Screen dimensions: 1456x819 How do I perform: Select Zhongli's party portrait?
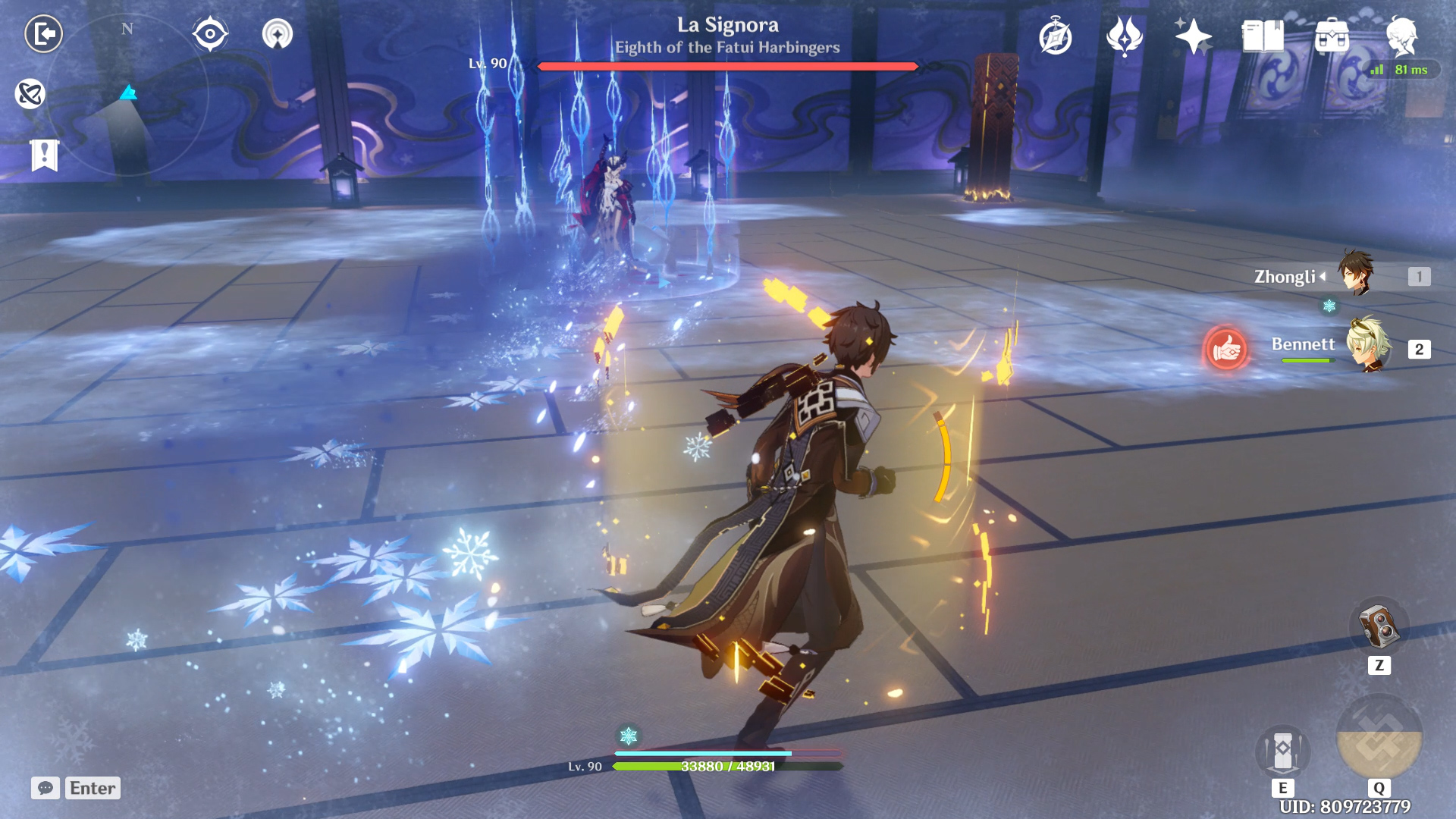[x=1356, y=273]
